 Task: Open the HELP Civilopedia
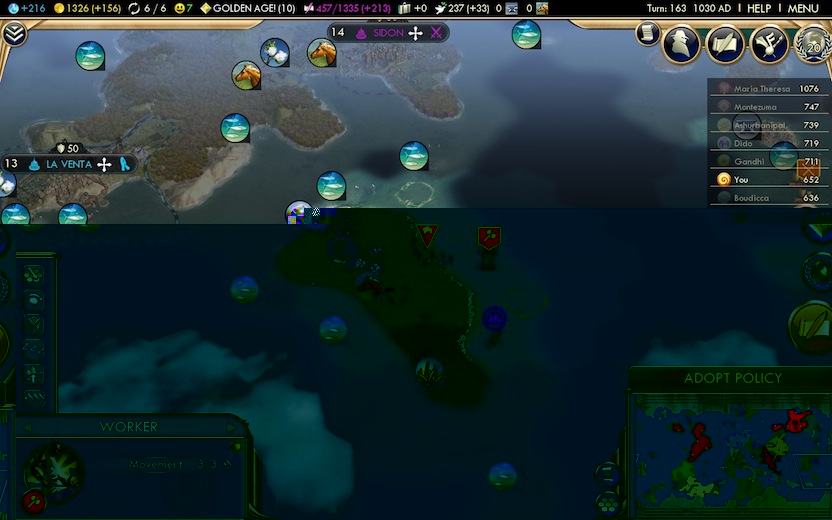tap(759, 8)
